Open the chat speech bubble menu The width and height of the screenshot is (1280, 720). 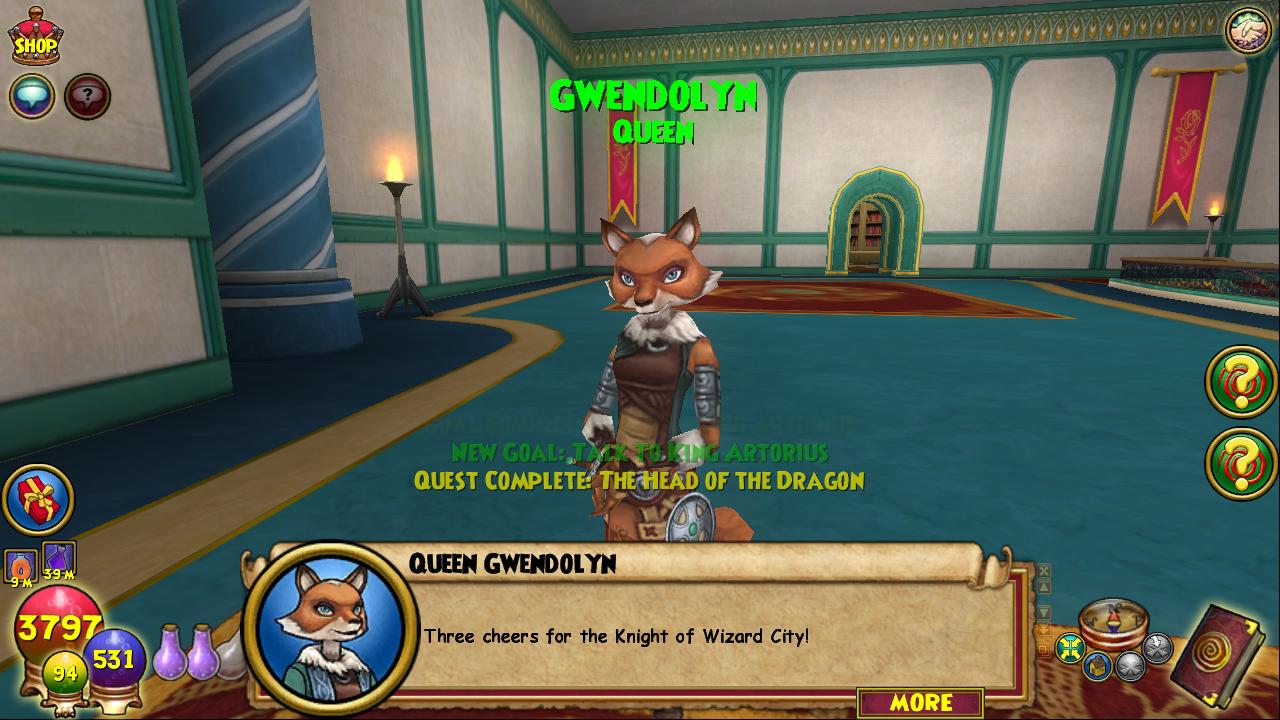click(32, 97)
